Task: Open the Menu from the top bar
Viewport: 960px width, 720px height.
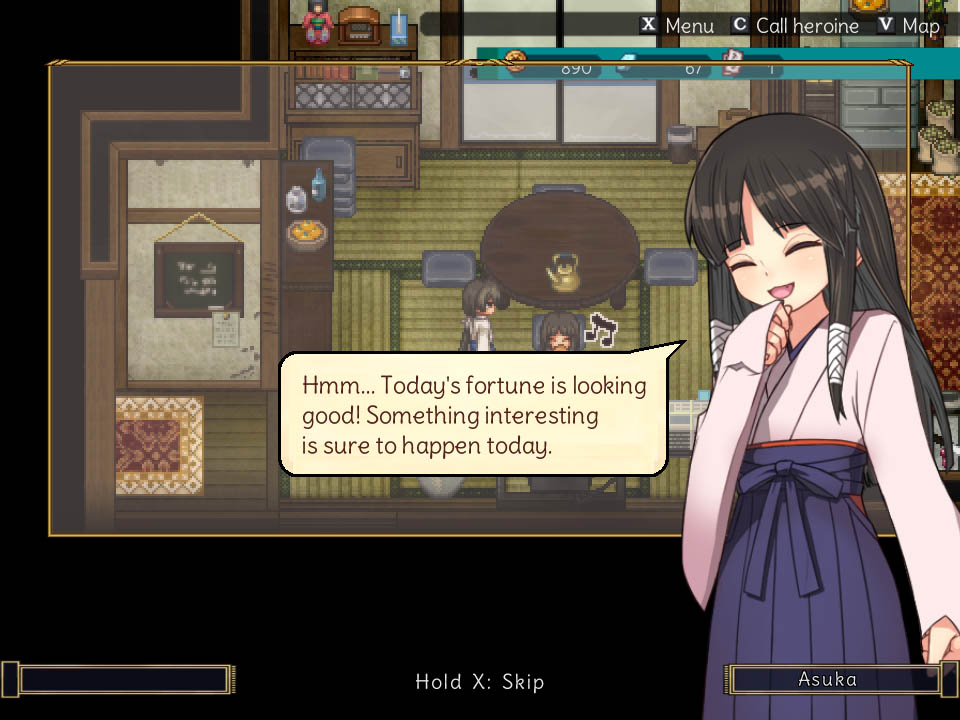Action: (x=677, y=26)
